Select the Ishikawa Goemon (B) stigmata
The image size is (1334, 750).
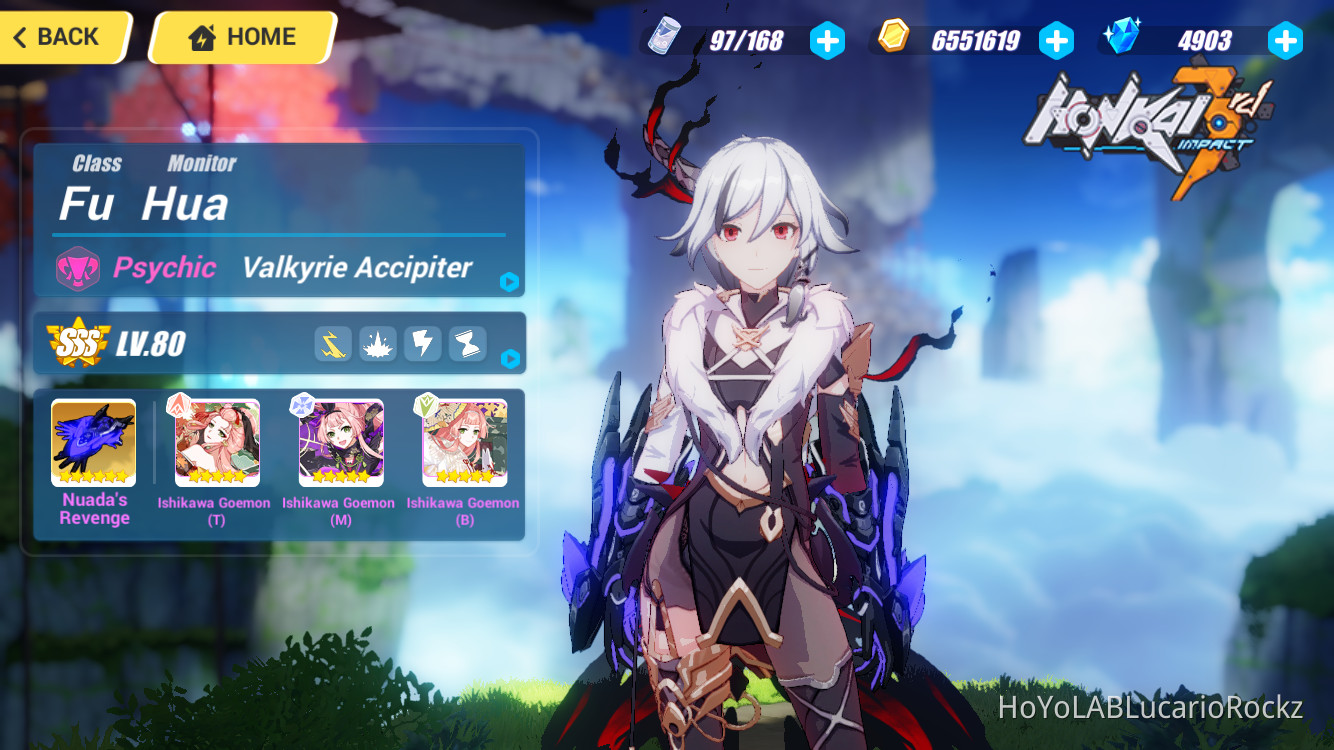click(x=463, y=443)
